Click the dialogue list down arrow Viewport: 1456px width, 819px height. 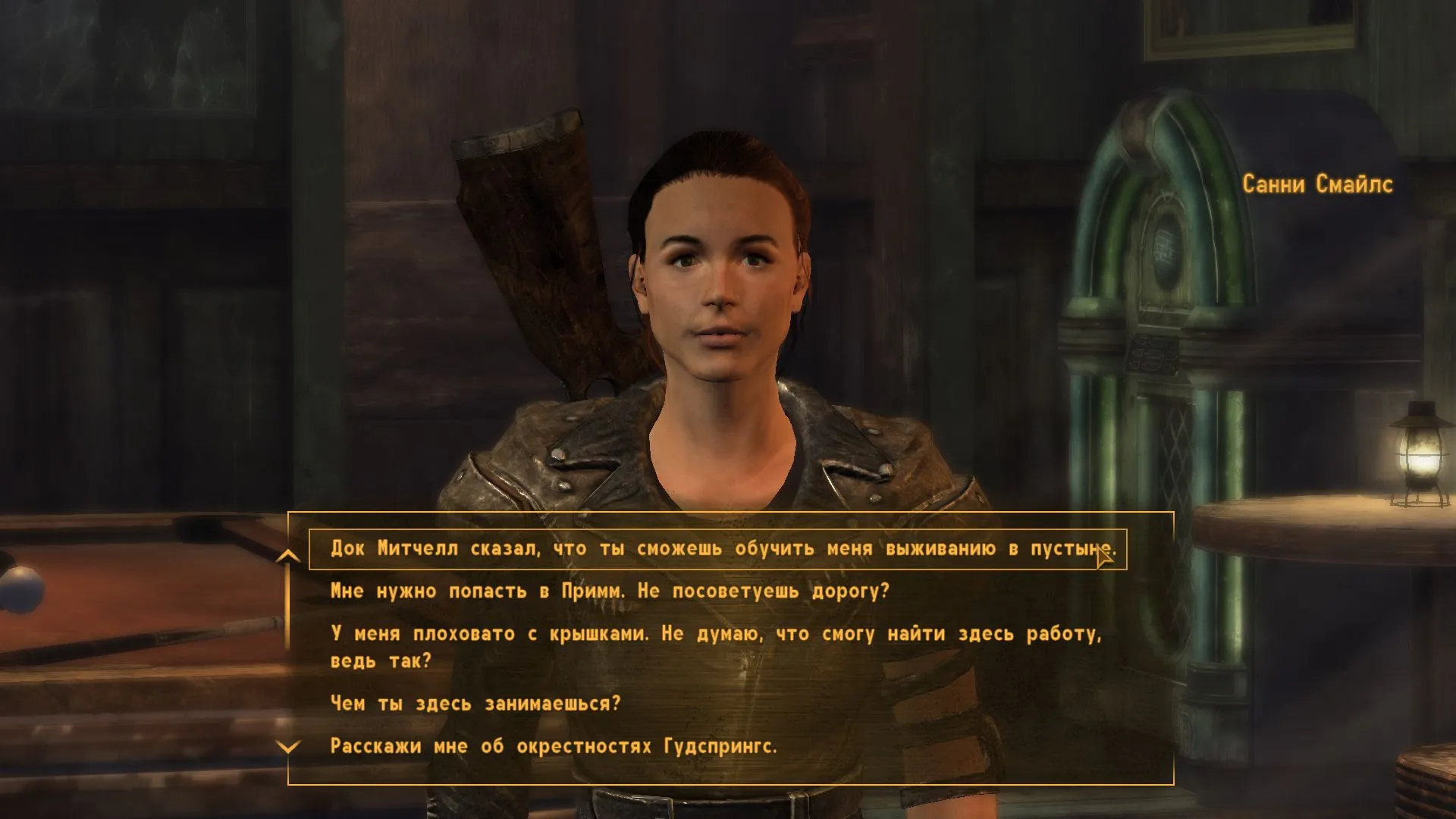click(288, 748)
